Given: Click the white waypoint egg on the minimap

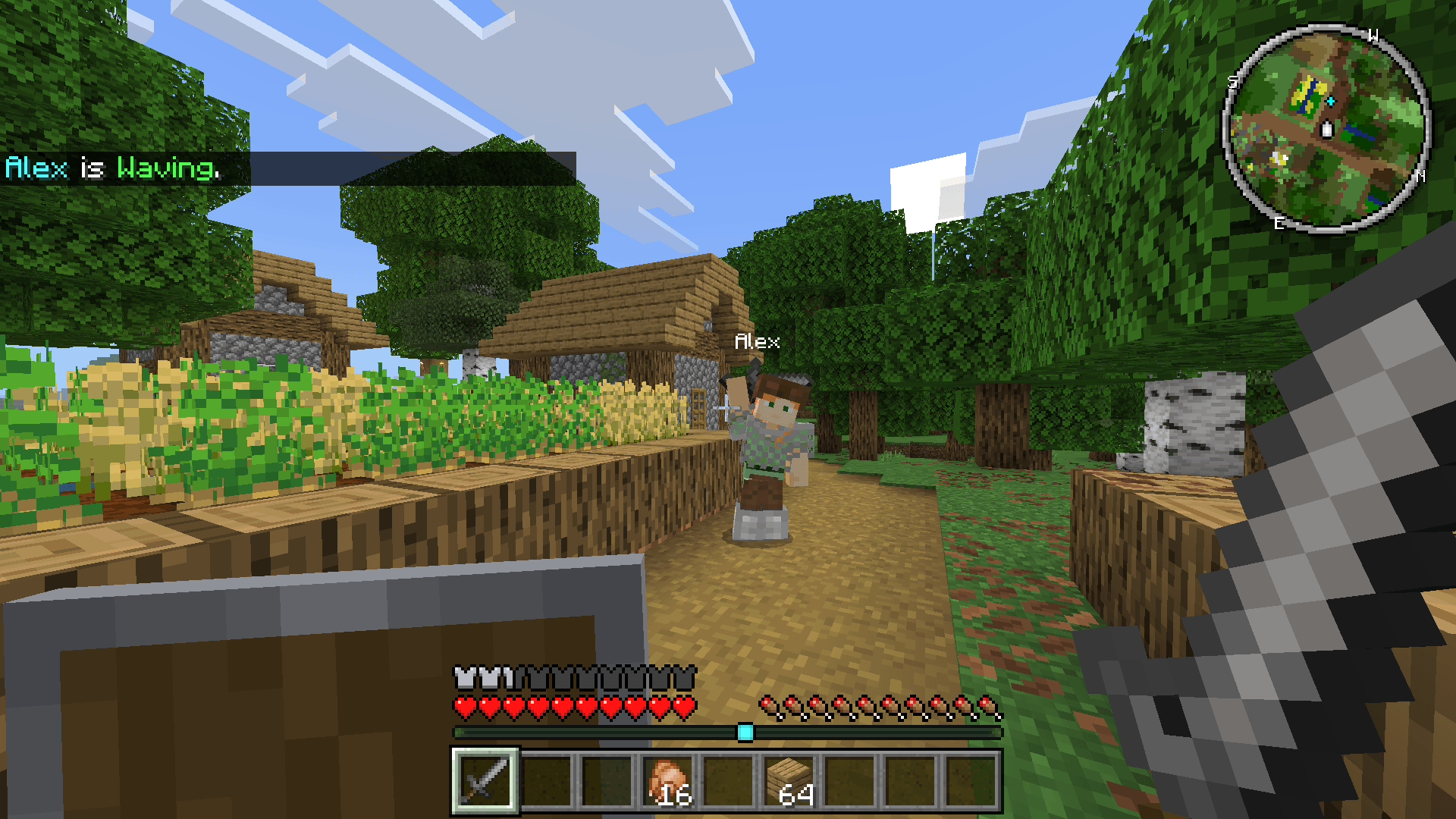Looking at the screenshot, I should point(1328,129).
